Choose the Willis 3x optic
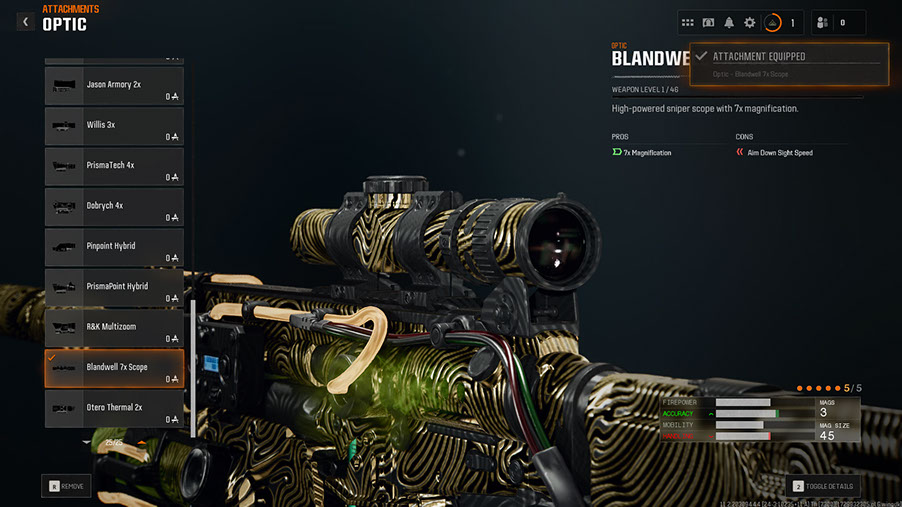The height and width of the screenshot is (507, 902). coord(114,126)
